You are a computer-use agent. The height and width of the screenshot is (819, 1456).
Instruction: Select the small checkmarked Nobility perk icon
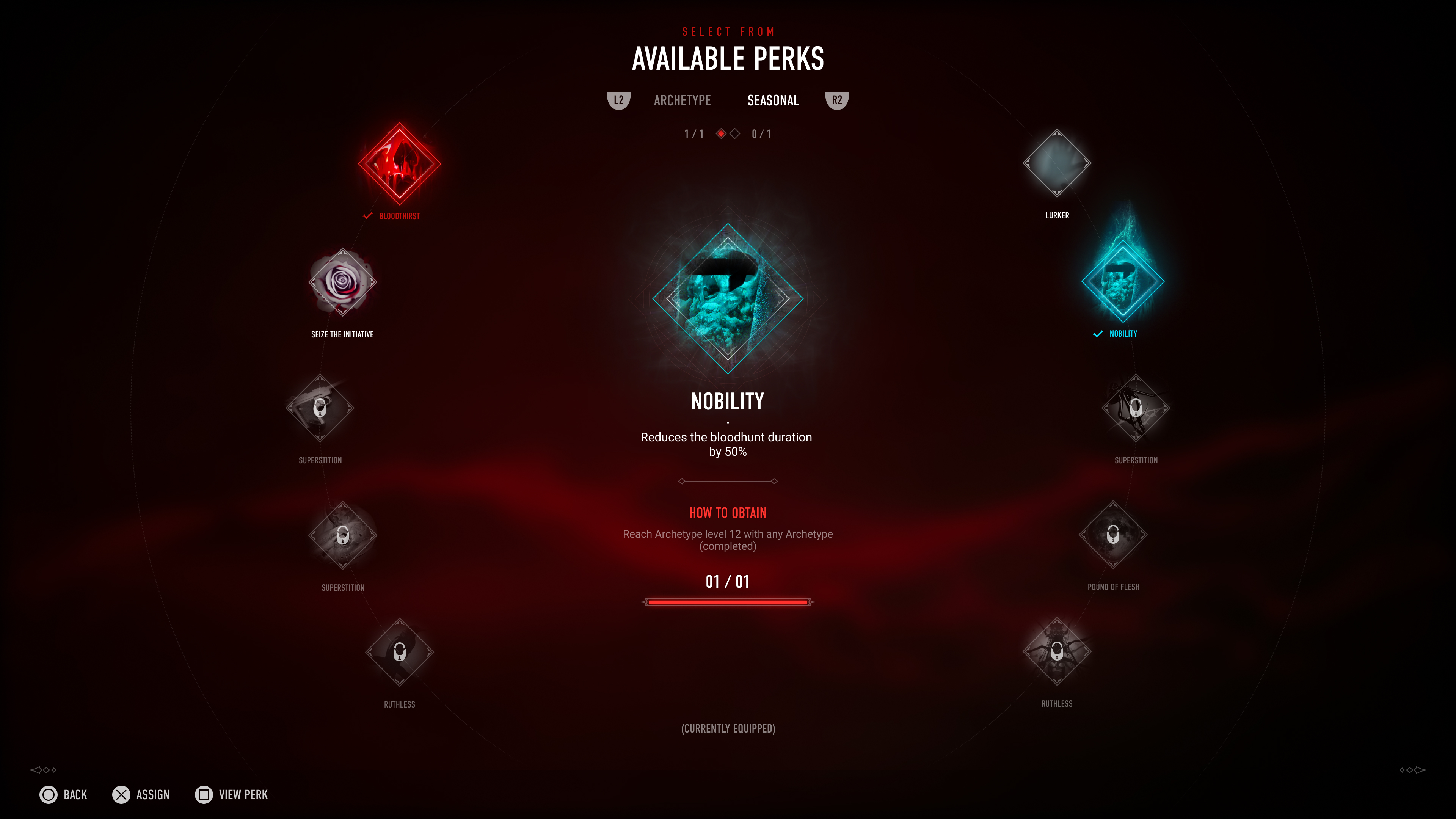(x=1122, y=281)
